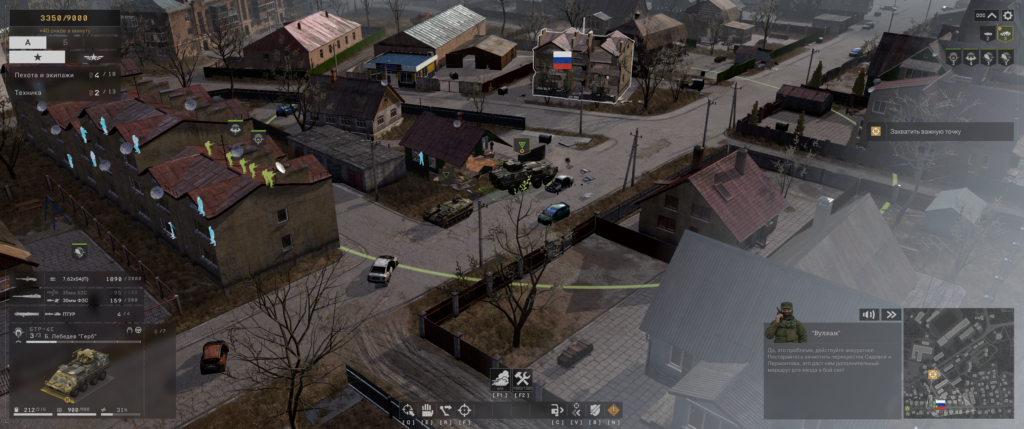The image size is (1024, 429).
Task: Select the BTR vehicle portrait
Action: (x=74, y=374)
